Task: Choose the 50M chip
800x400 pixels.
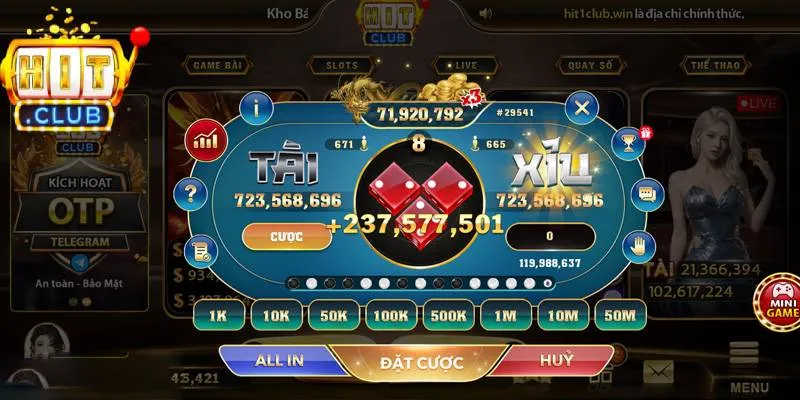Action: pos(621,315)
